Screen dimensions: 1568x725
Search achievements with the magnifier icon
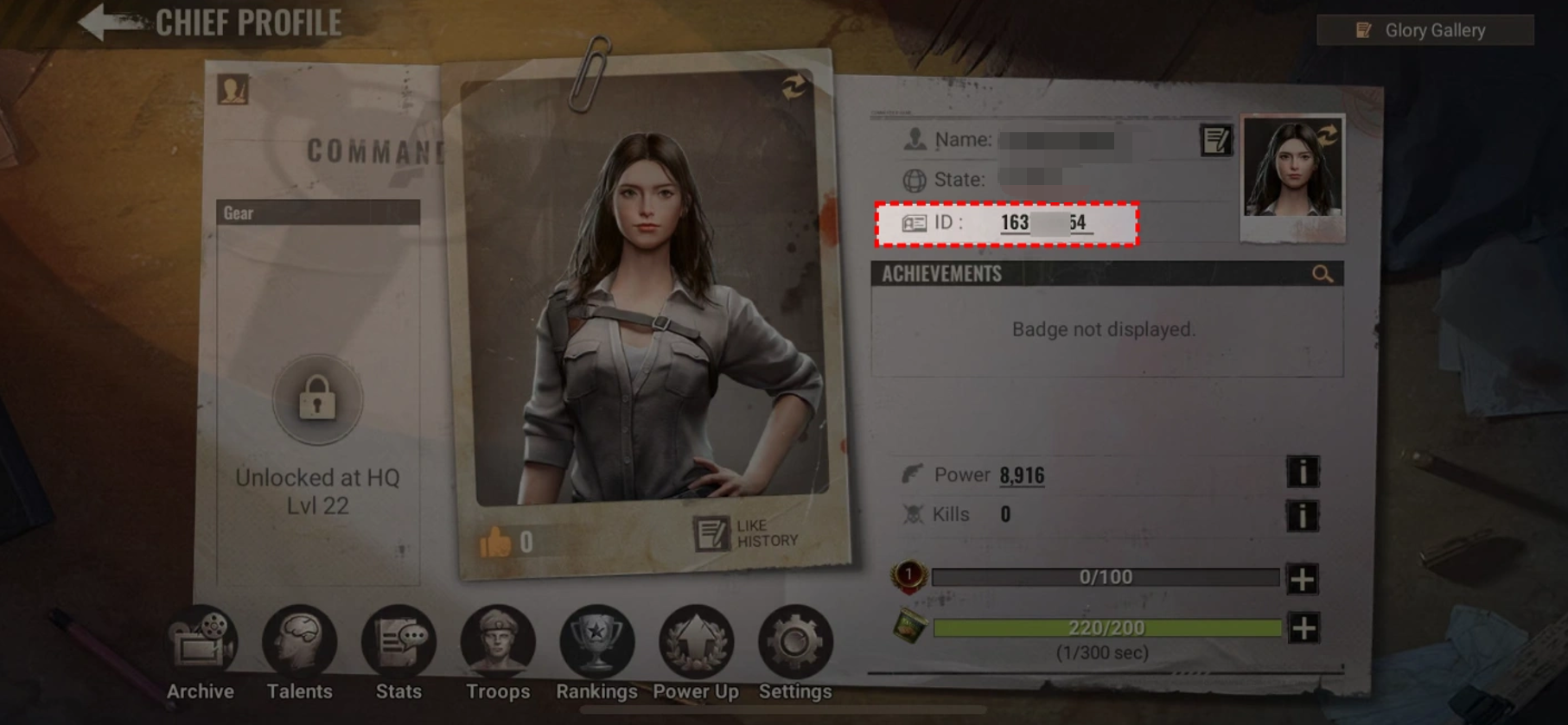coord(1322,275)
